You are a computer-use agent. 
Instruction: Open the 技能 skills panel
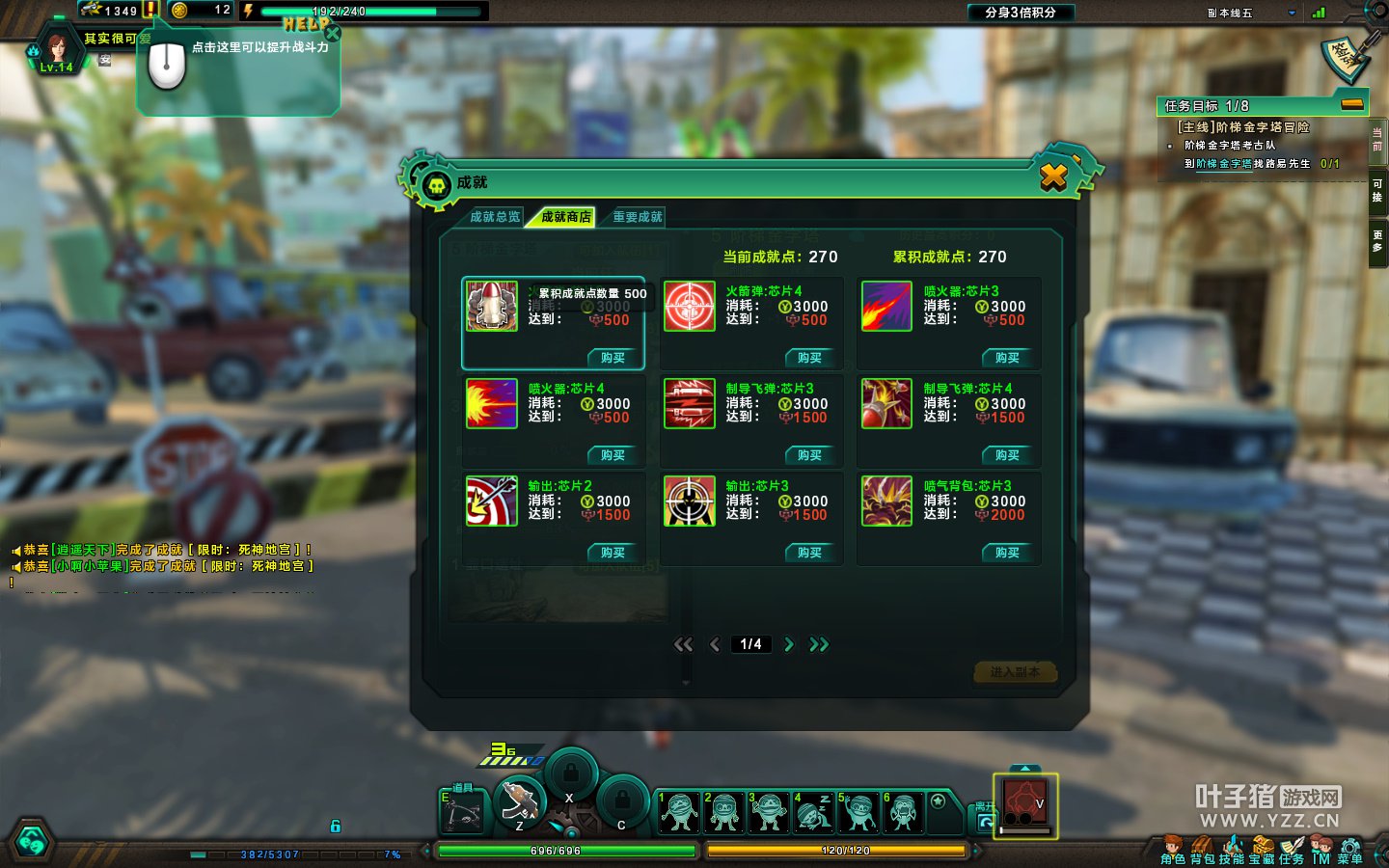point(1232,852)
